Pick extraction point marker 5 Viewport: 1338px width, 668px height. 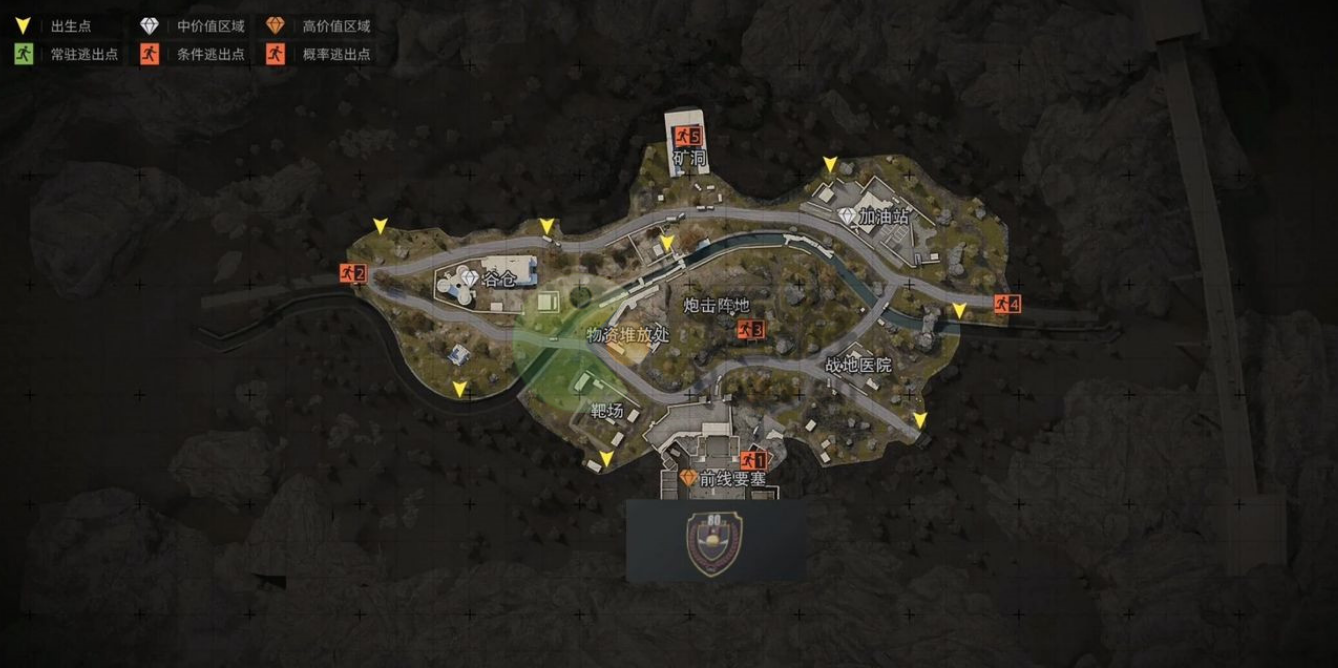tap(688, 137)
